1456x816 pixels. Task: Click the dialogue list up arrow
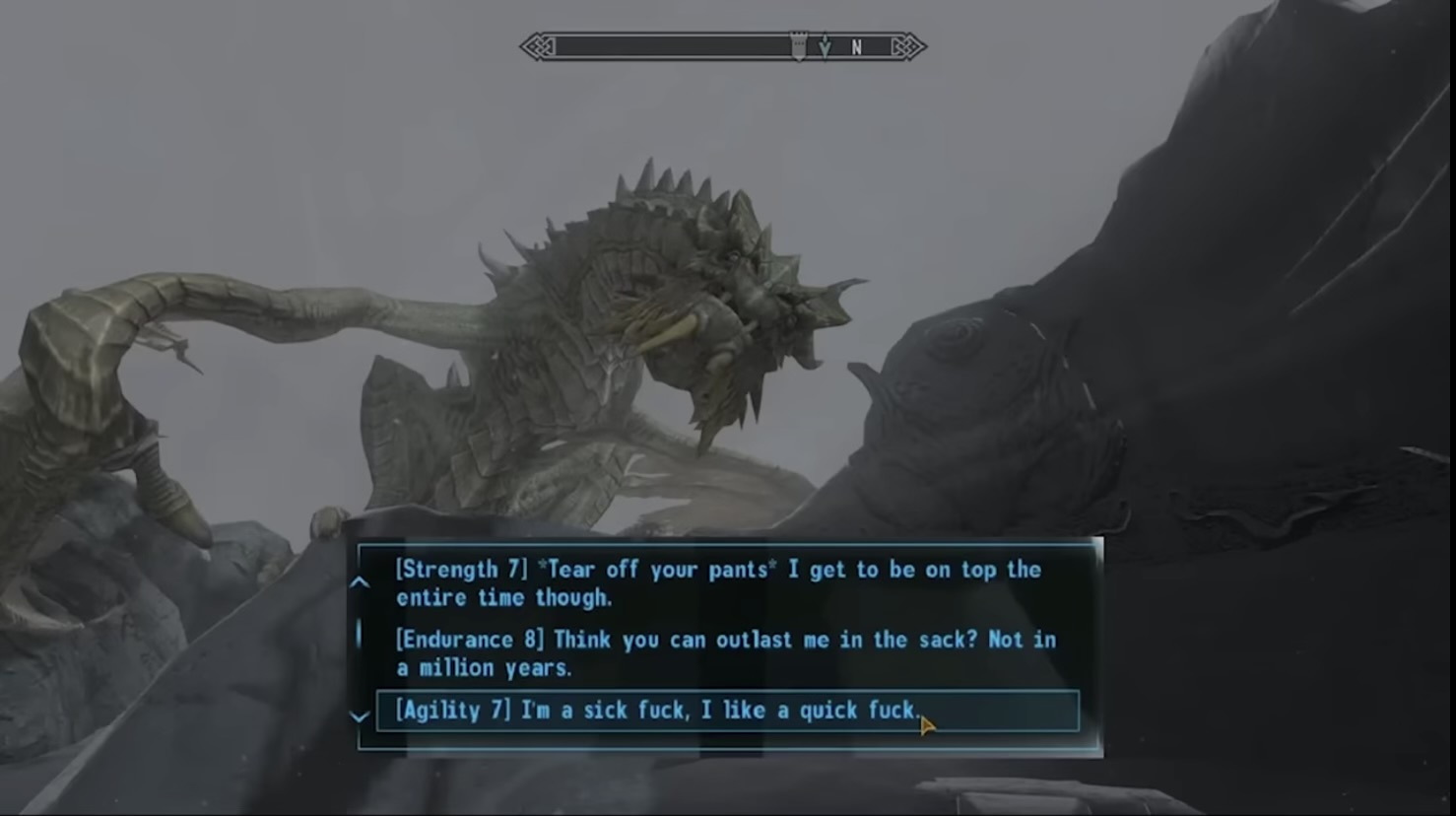pyautogui.click(x=360, y=582)
